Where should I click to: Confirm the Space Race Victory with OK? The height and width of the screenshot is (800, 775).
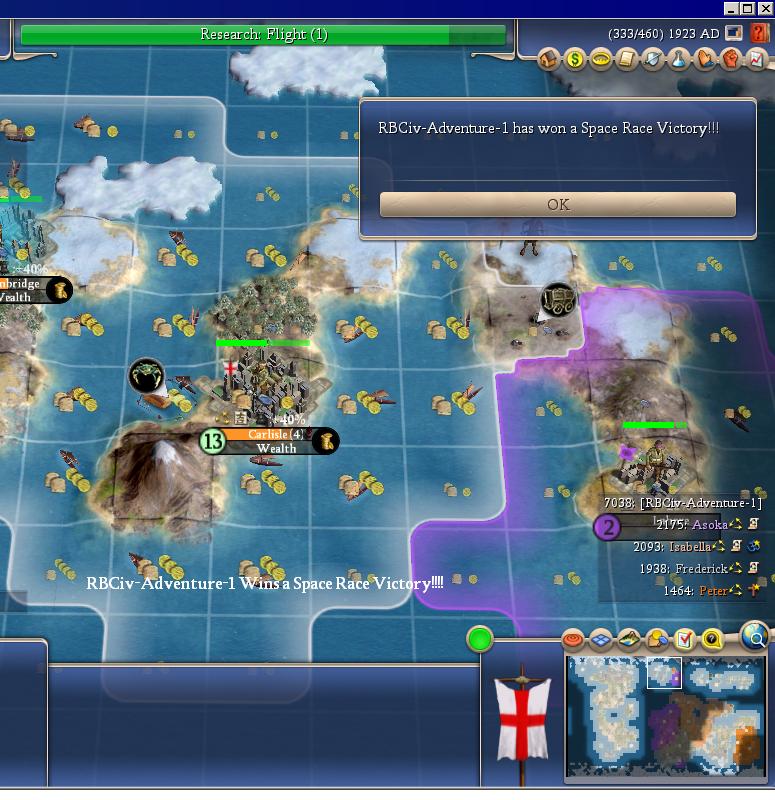pos(558,204)
